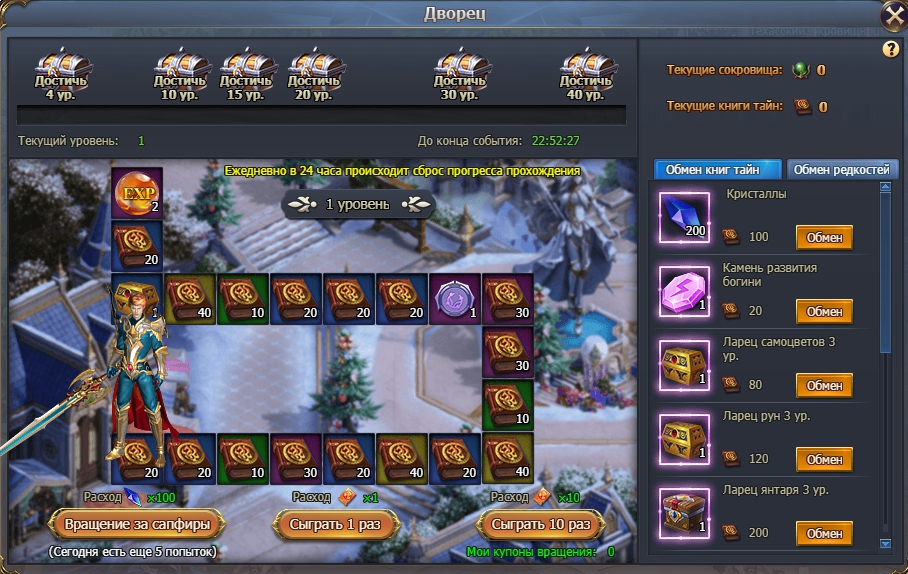
Task: Click Сыграть 1 раз
Action: click(x=335, y=524)
